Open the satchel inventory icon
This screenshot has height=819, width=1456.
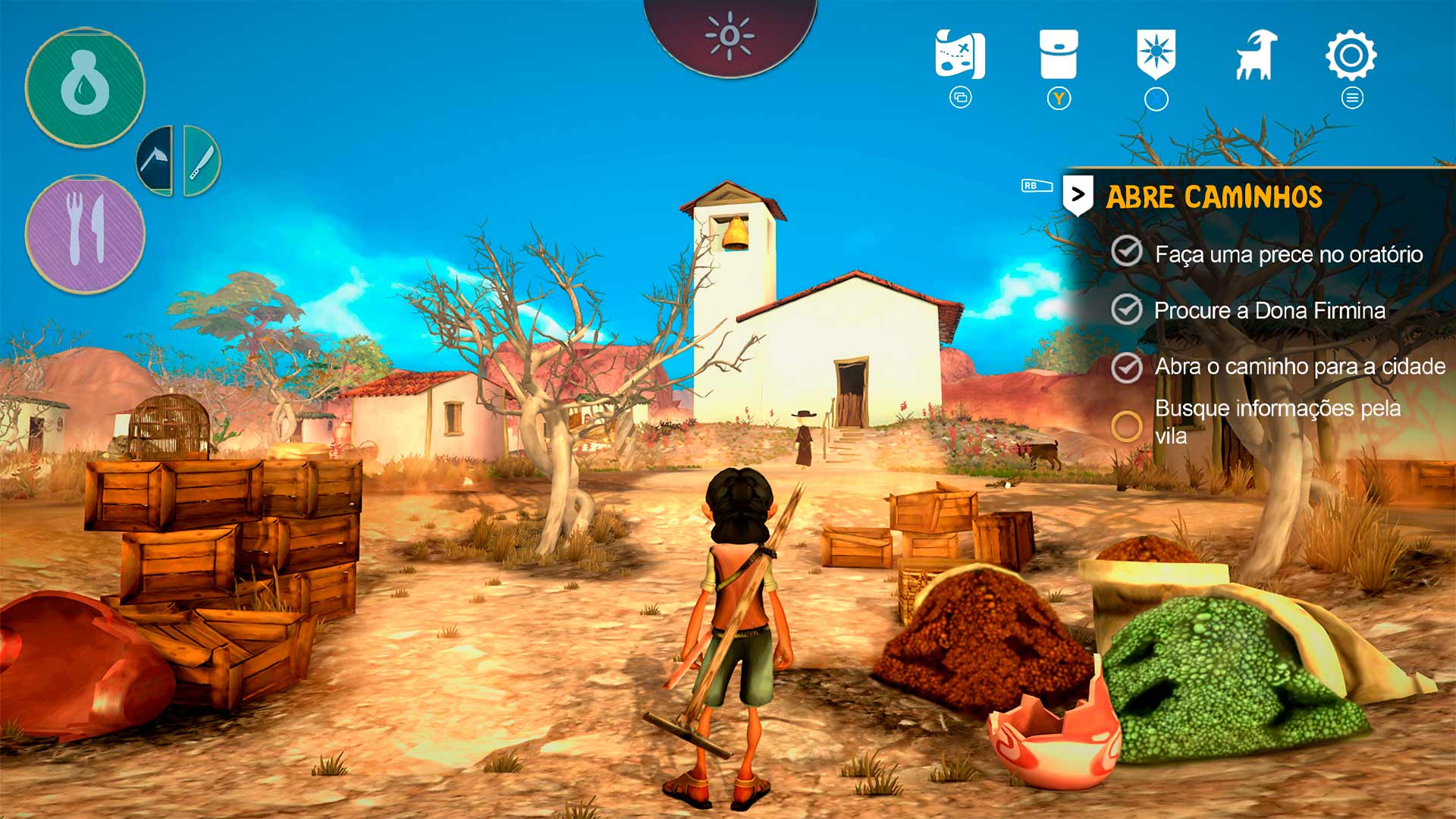[1059, 55]
